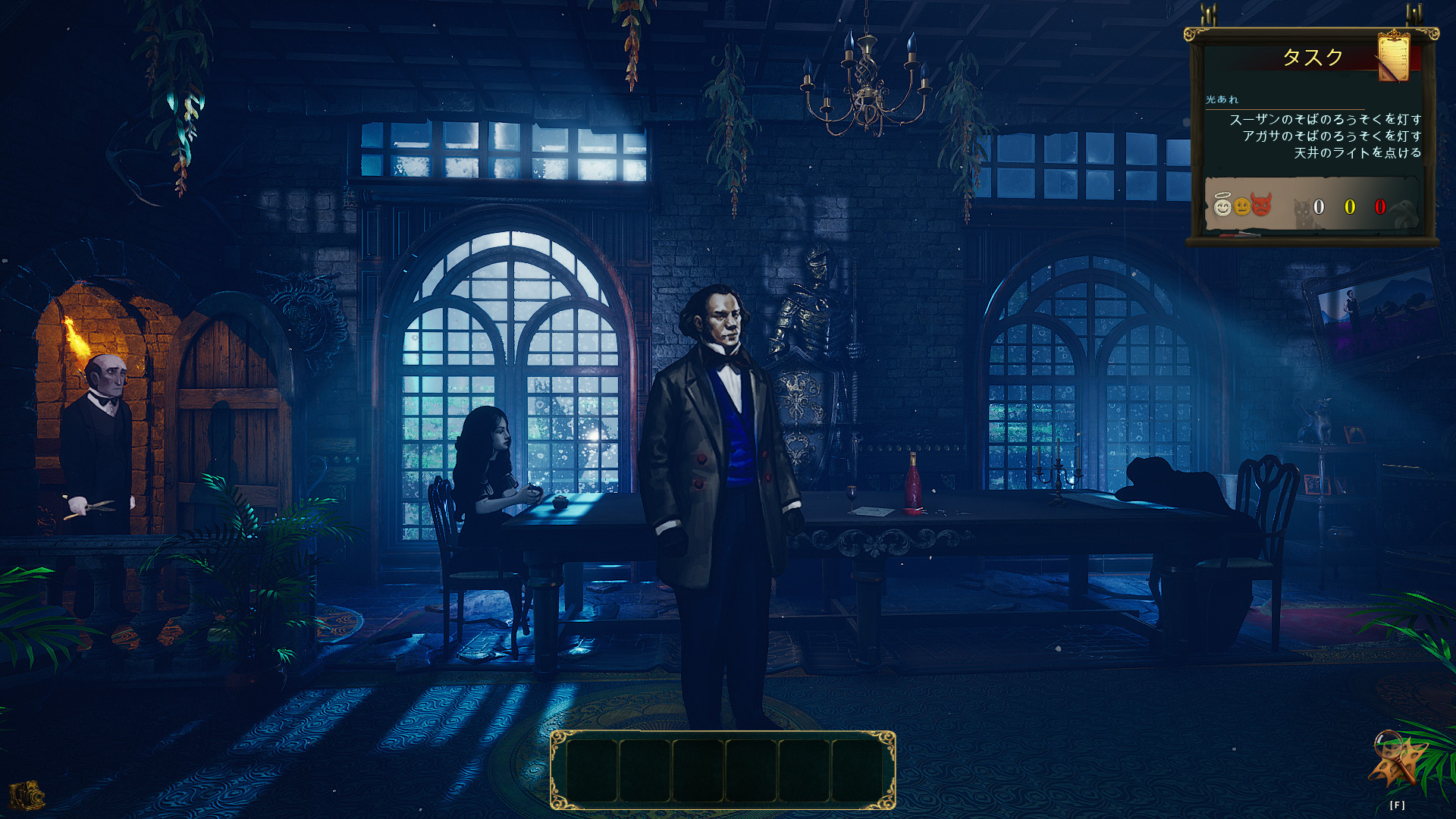Select the task about Agatha's candle
Screen dimensions: 1456x819
[x=1331, y=136]
